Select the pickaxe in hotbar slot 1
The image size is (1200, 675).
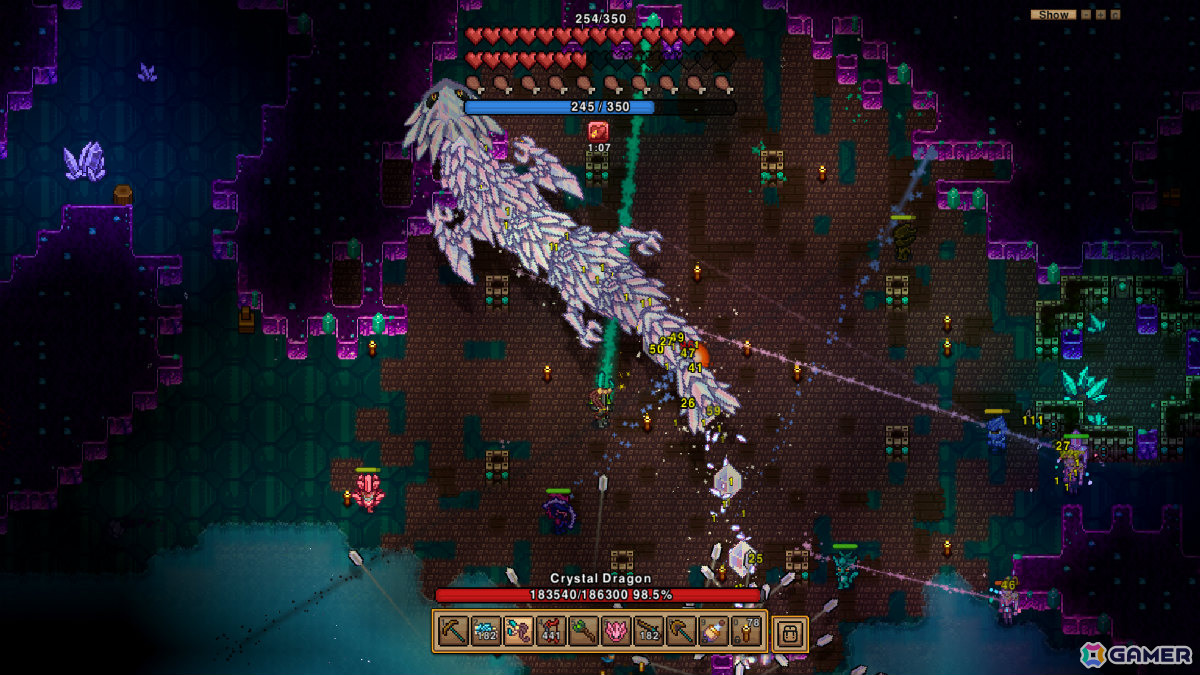(453, 631)
